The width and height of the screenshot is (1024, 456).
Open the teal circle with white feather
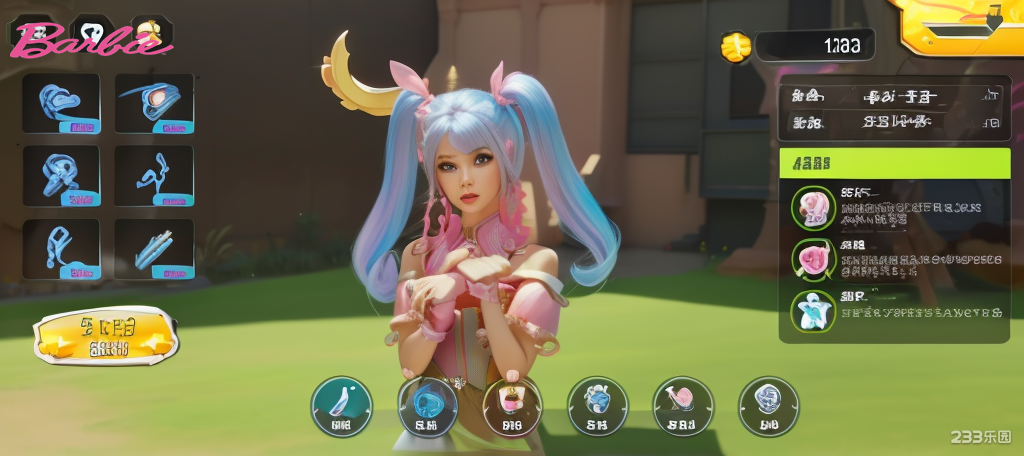coord(341,406)
